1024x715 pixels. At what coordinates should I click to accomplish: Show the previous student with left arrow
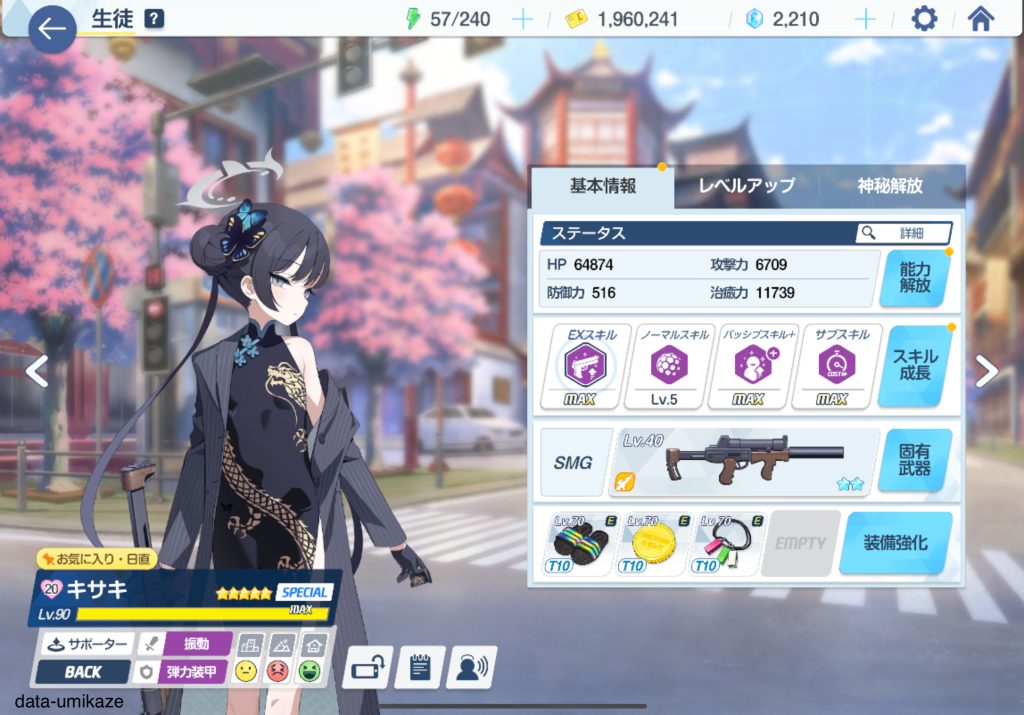(36, 371)
